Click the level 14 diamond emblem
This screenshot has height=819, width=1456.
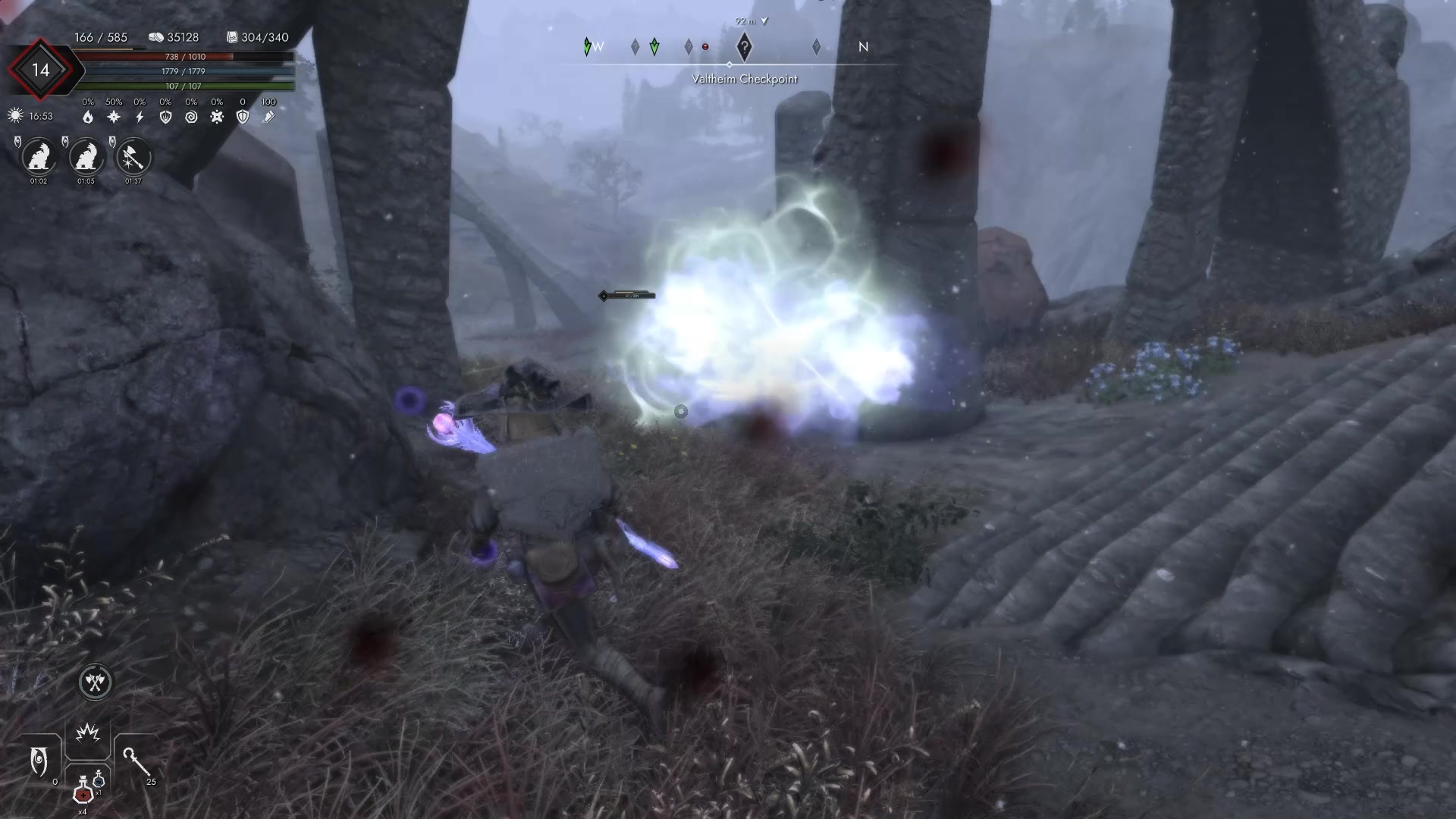click(42, 68)
